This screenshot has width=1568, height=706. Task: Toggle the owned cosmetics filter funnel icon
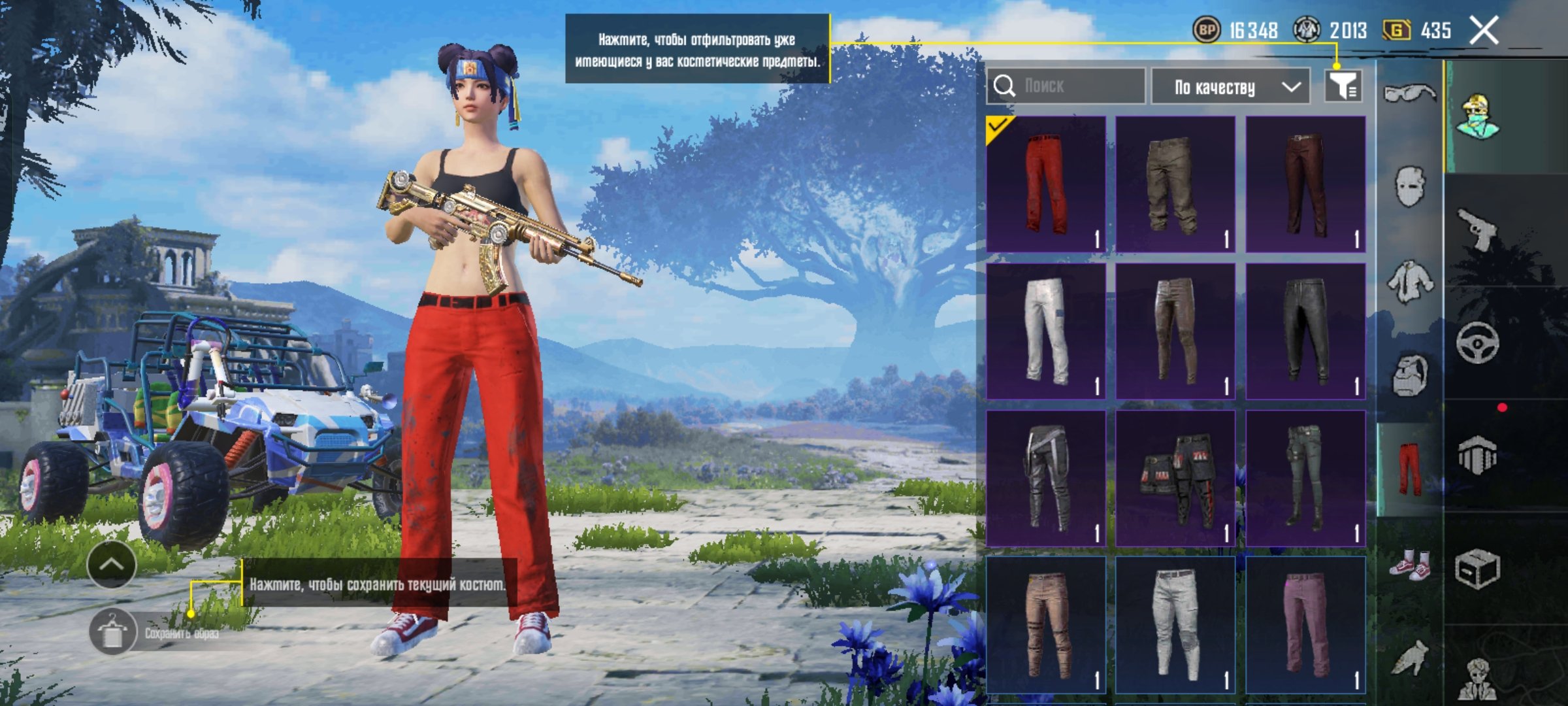(x=1343, y=86)
